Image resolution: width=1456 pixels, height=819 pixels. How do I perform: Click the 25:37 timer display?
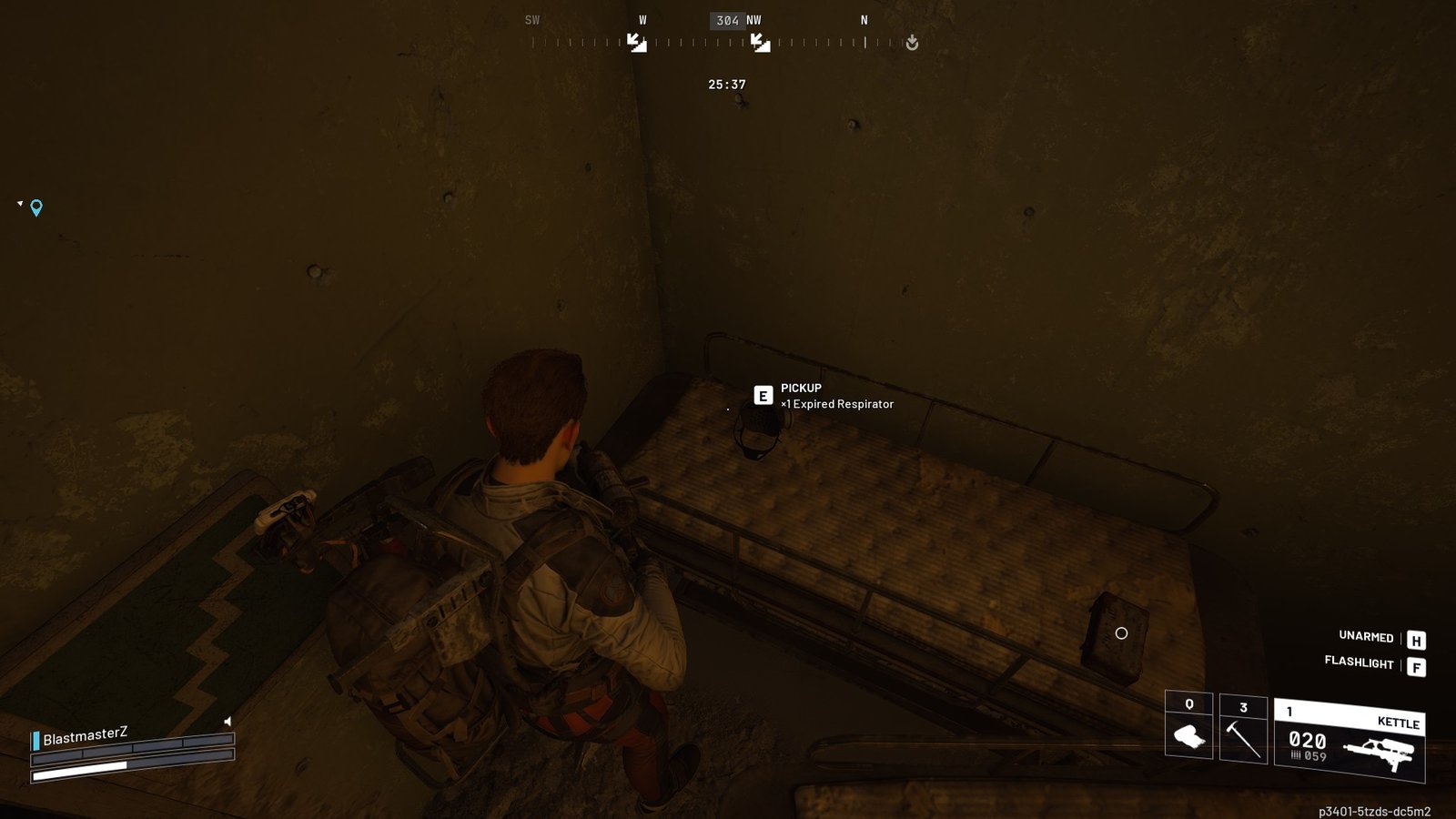725,83
